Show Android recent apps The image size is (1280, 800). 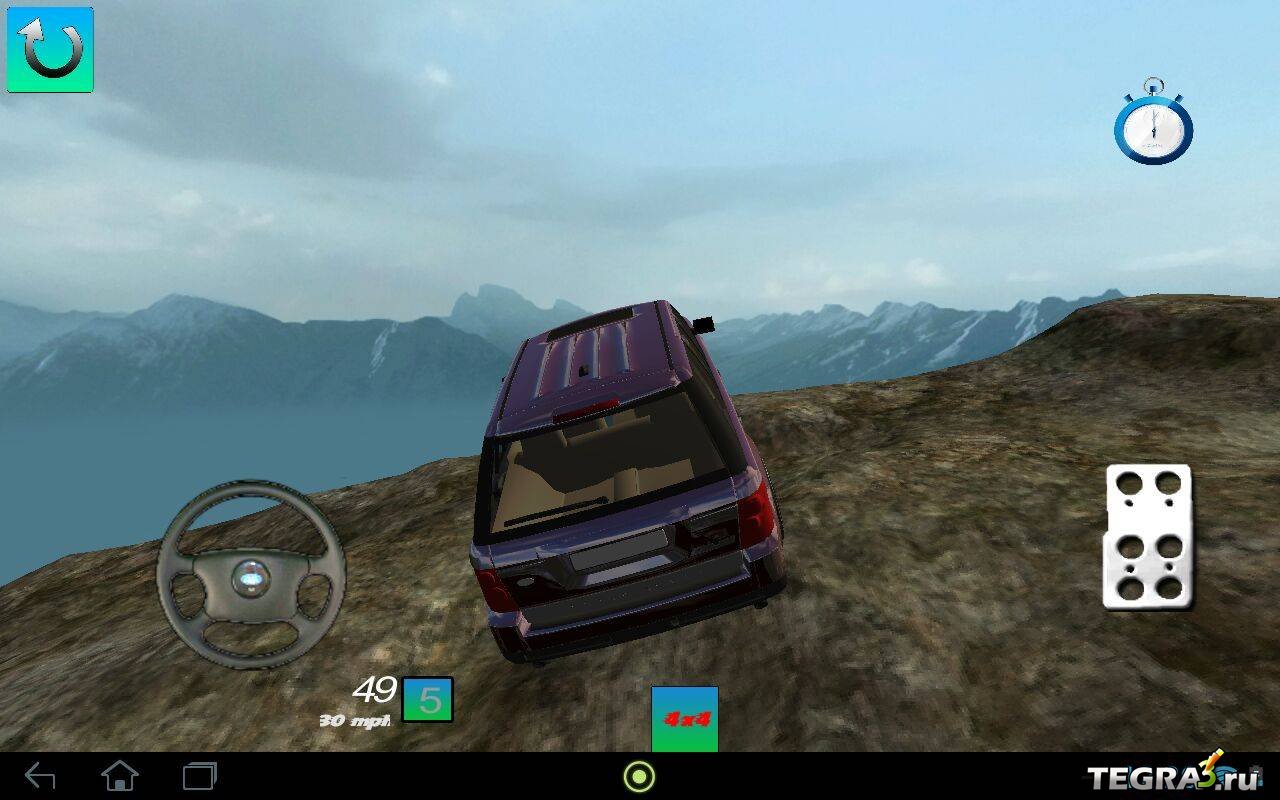tap(199, 776)
